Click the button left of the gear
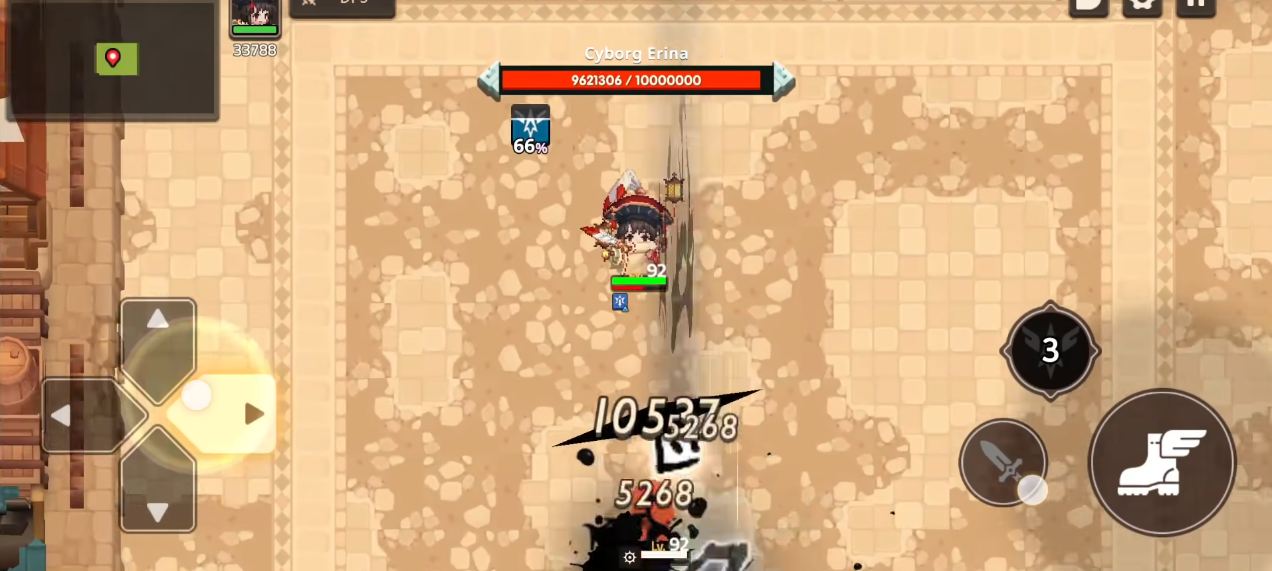This screenshot has height=571, width=1272. coord(1088,5)
